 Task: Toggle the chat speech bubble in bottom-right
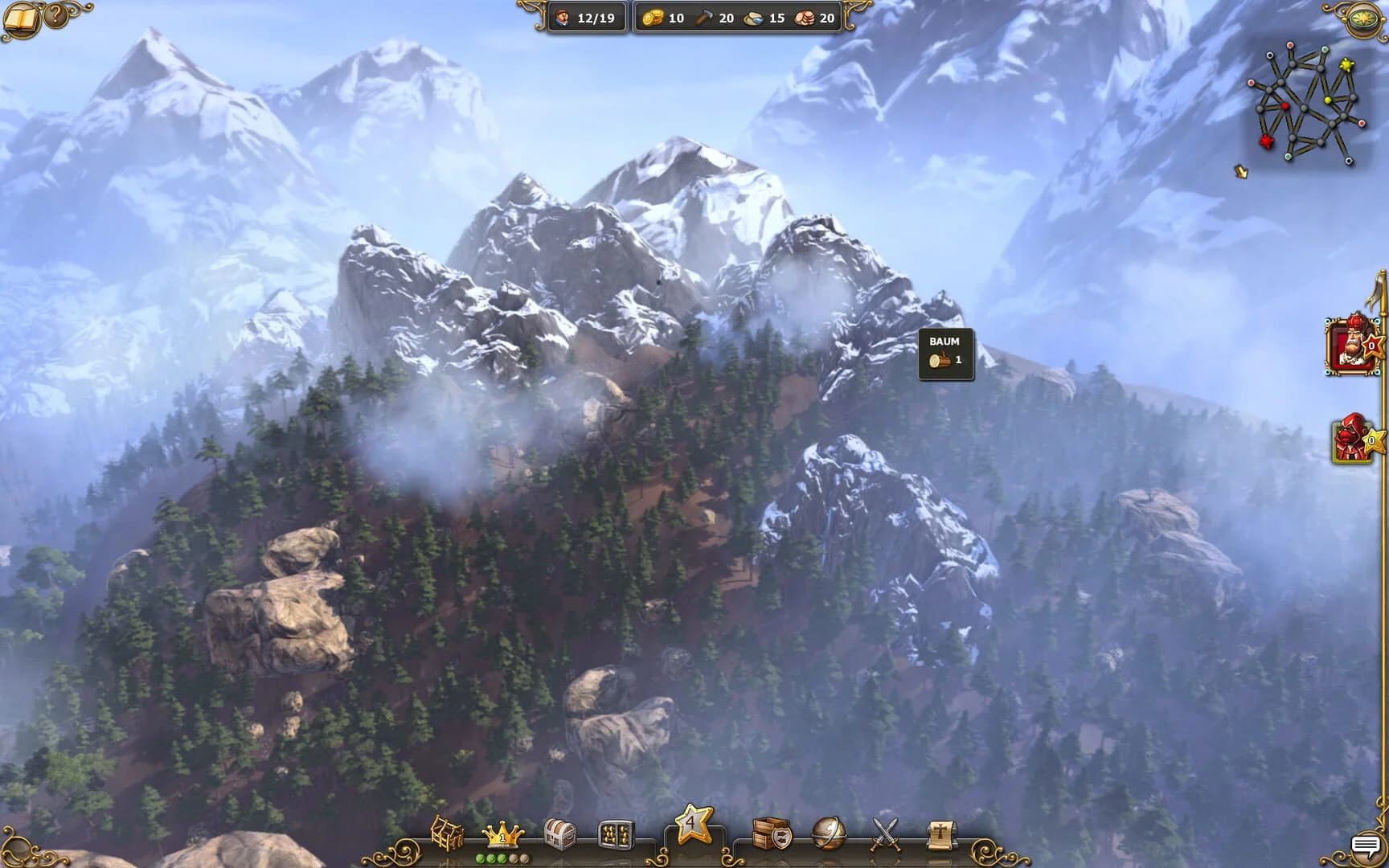[1368, 844]
